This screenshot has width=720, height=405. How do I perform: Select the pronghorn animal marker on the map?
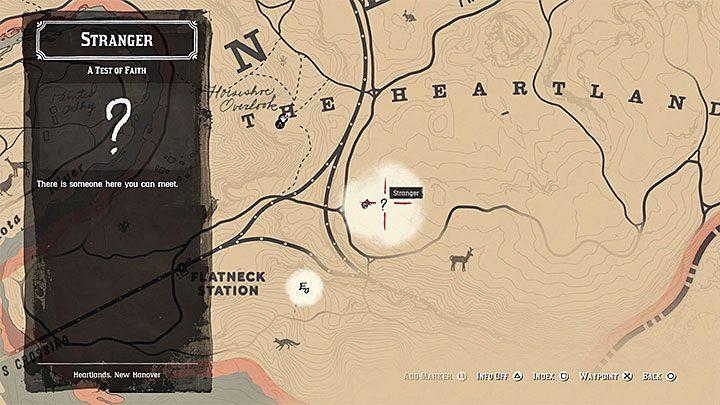click(x=461, y=261)
